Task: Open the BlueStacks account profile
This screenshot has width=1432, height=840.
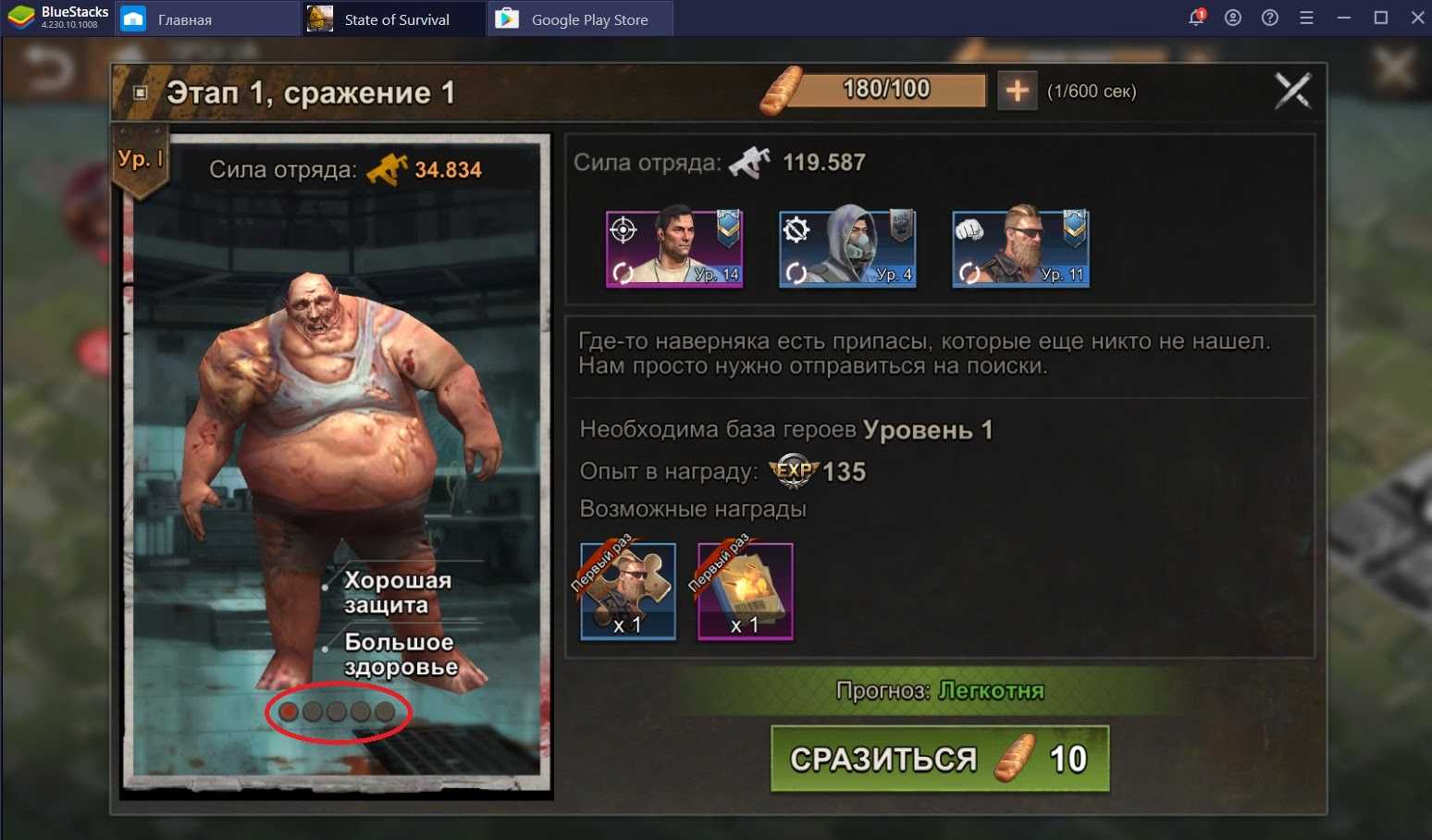Action: click(x=1233, y=18)
